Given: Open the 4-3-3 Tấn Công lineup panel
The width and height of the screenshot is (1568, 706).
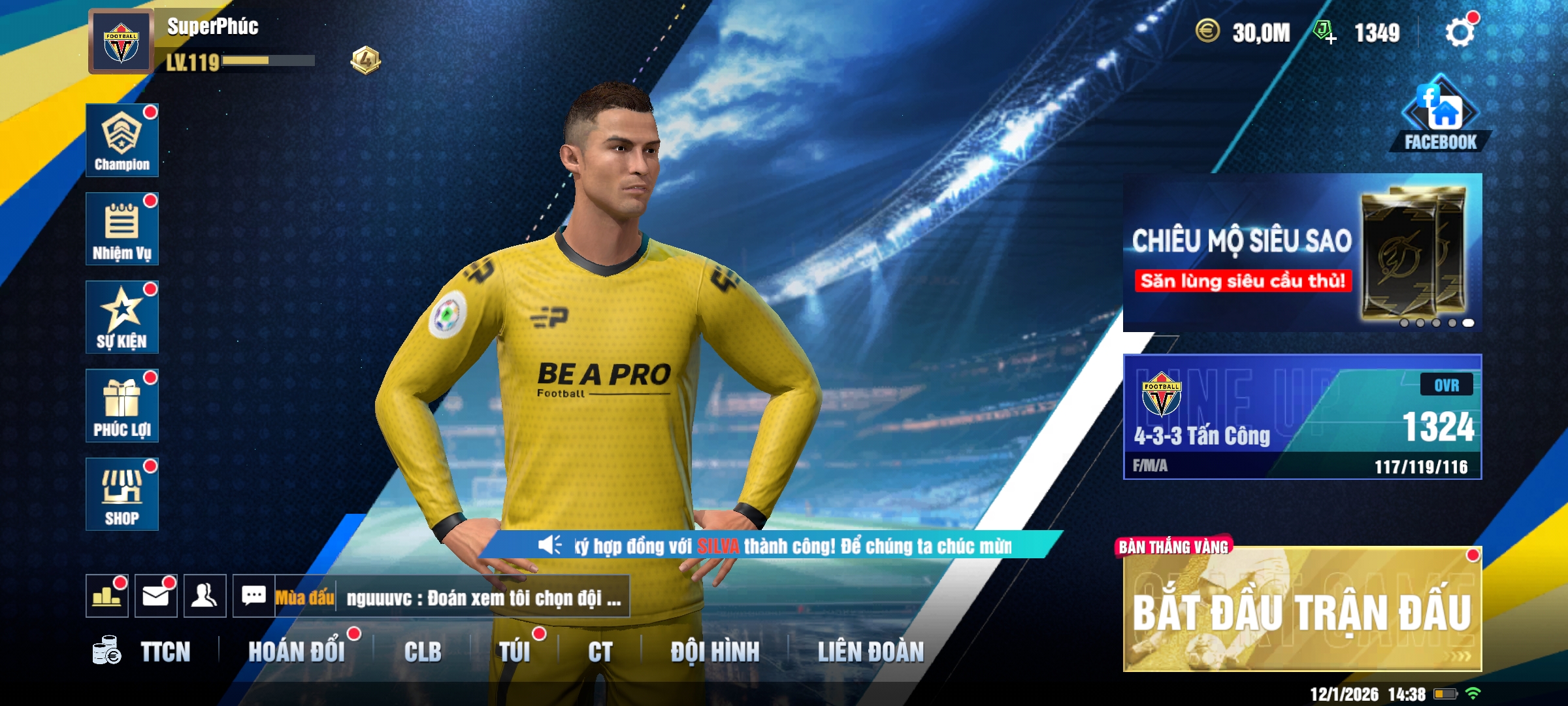Looking at the screenshot, I should (1302, 417).
